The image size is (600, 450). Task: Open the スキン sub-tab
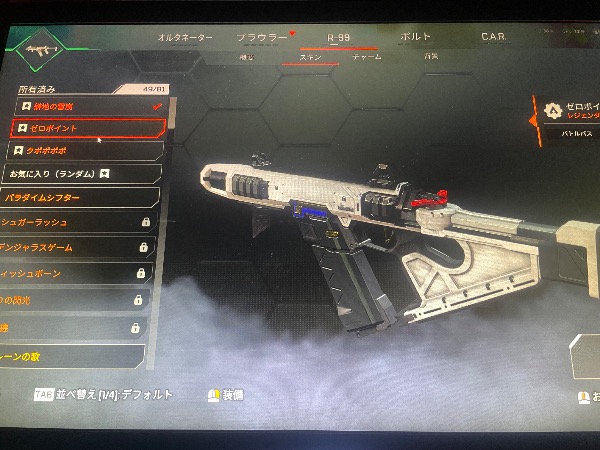coord(308,58)
